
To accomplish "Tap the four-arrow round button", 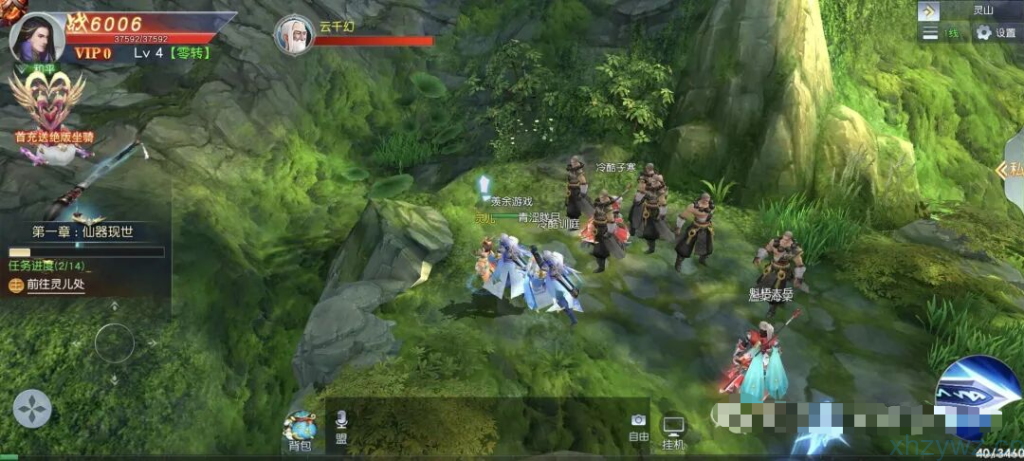I will coord(32,408).
